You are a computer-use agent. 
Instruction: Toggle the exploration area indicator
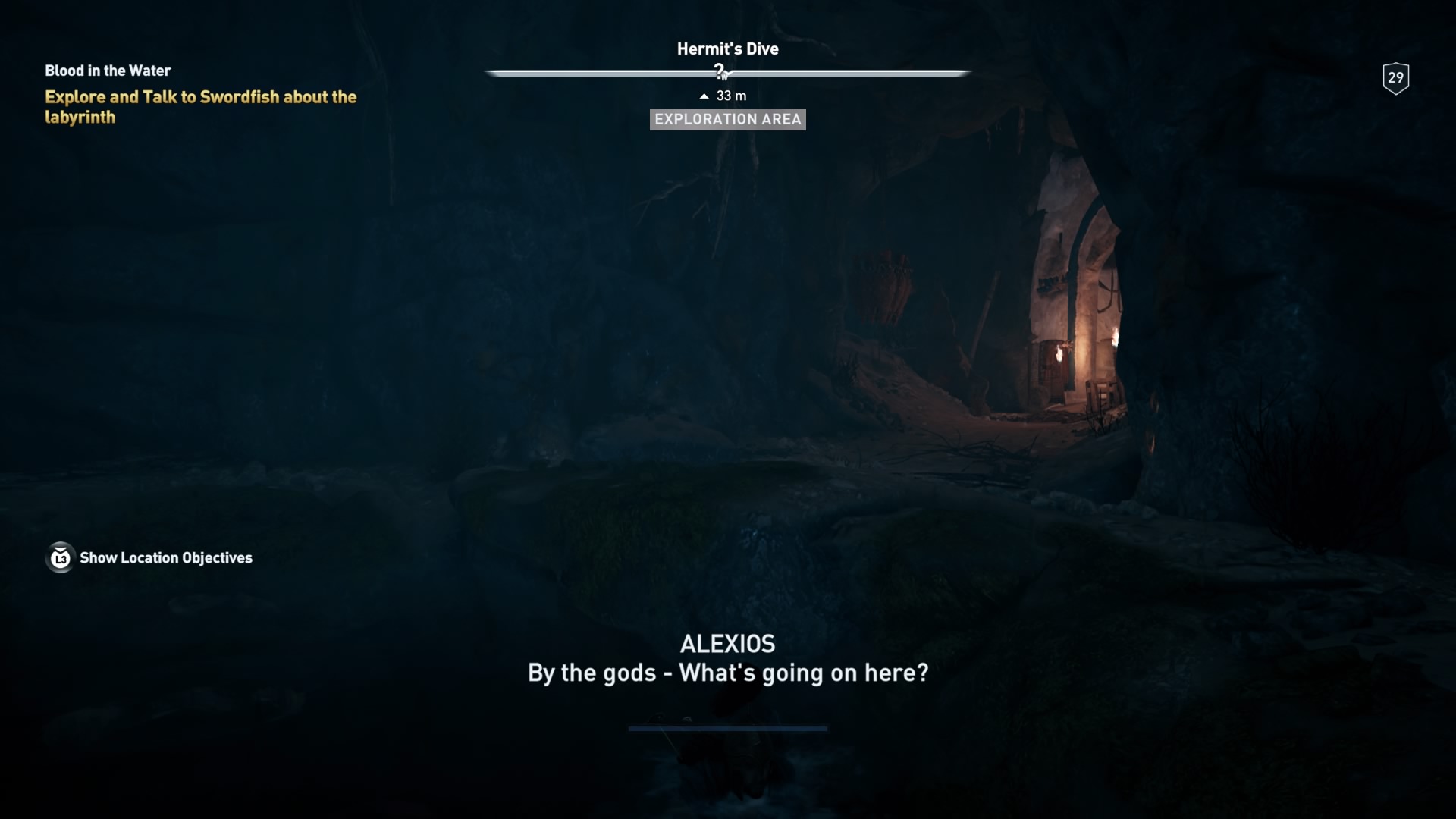(727, 119)
